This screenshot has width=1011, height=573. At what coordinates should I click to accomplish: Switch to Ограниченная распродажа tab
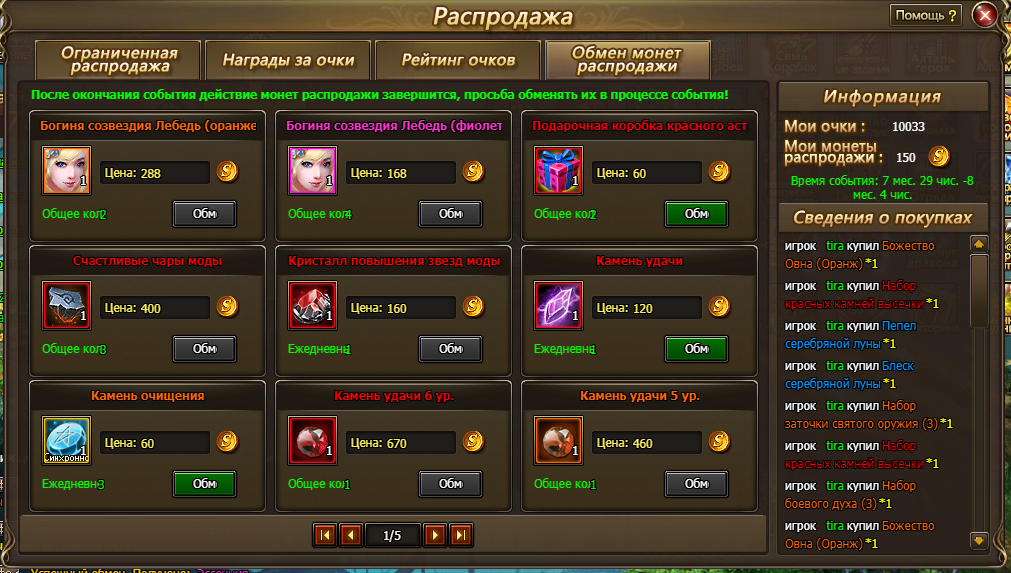point(119,60)
